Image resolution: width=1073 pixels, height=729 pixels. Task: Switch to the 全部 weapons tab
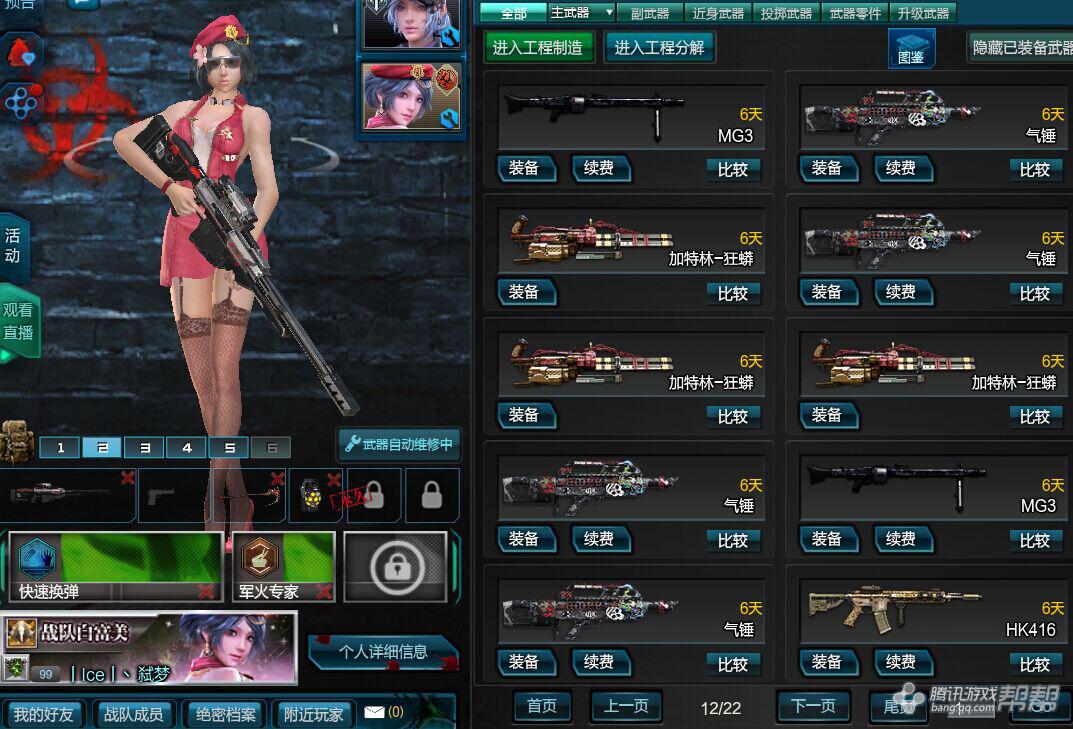click(513, 13)
